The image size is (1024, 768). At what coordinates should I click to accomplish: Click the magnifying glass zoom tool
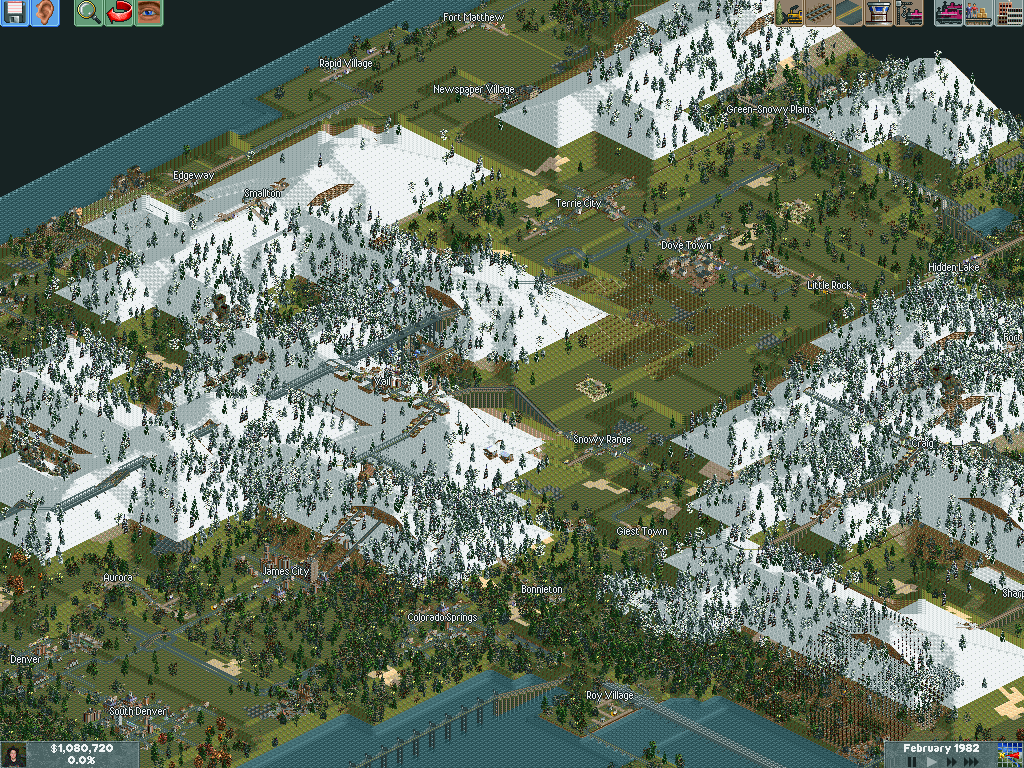(89, 13)
